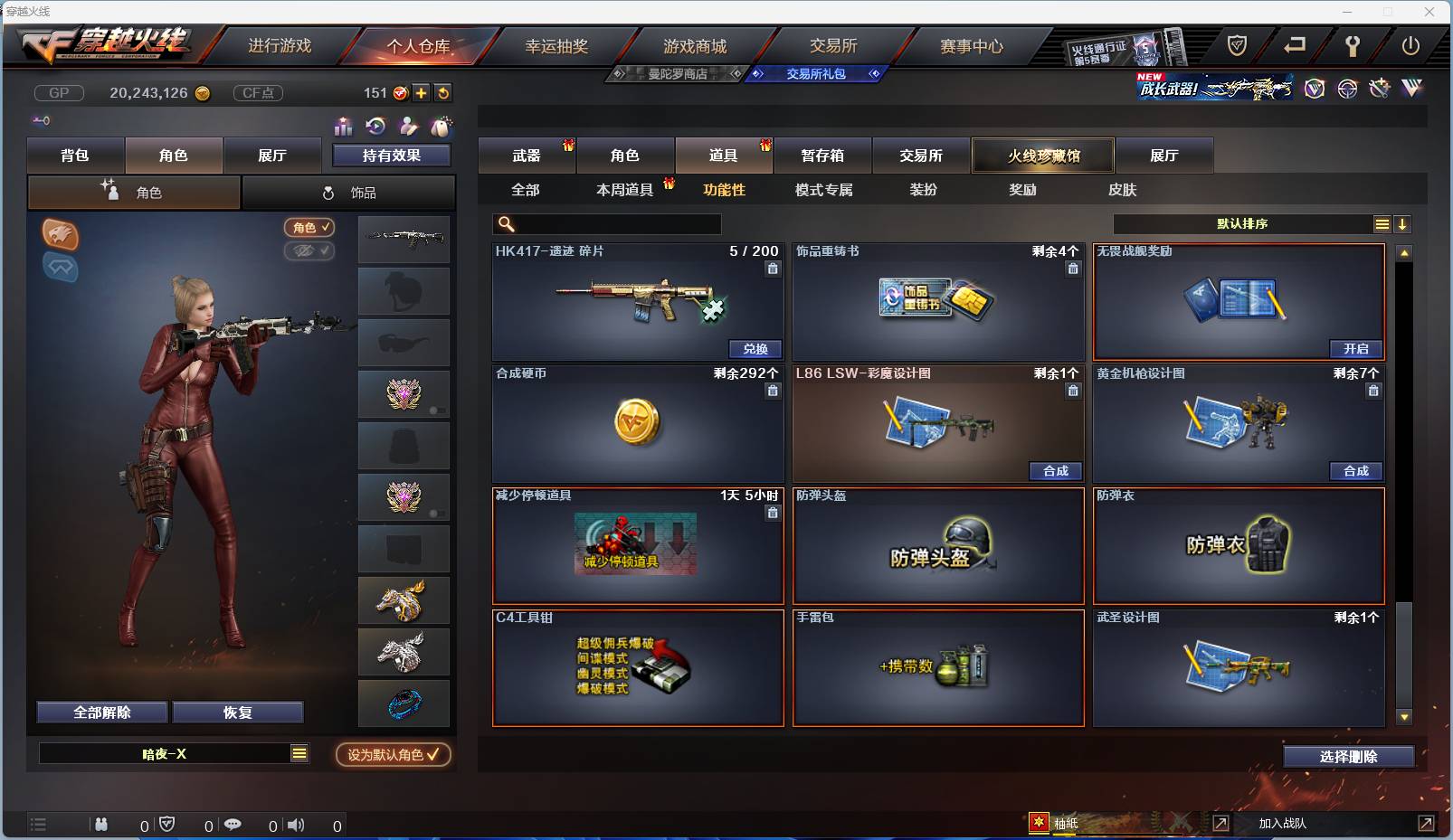Image resolution: width=1453 pixels, height=840 pixels.
Task: Click the refresh icon next to CF points
Action: tap(442, 92)
